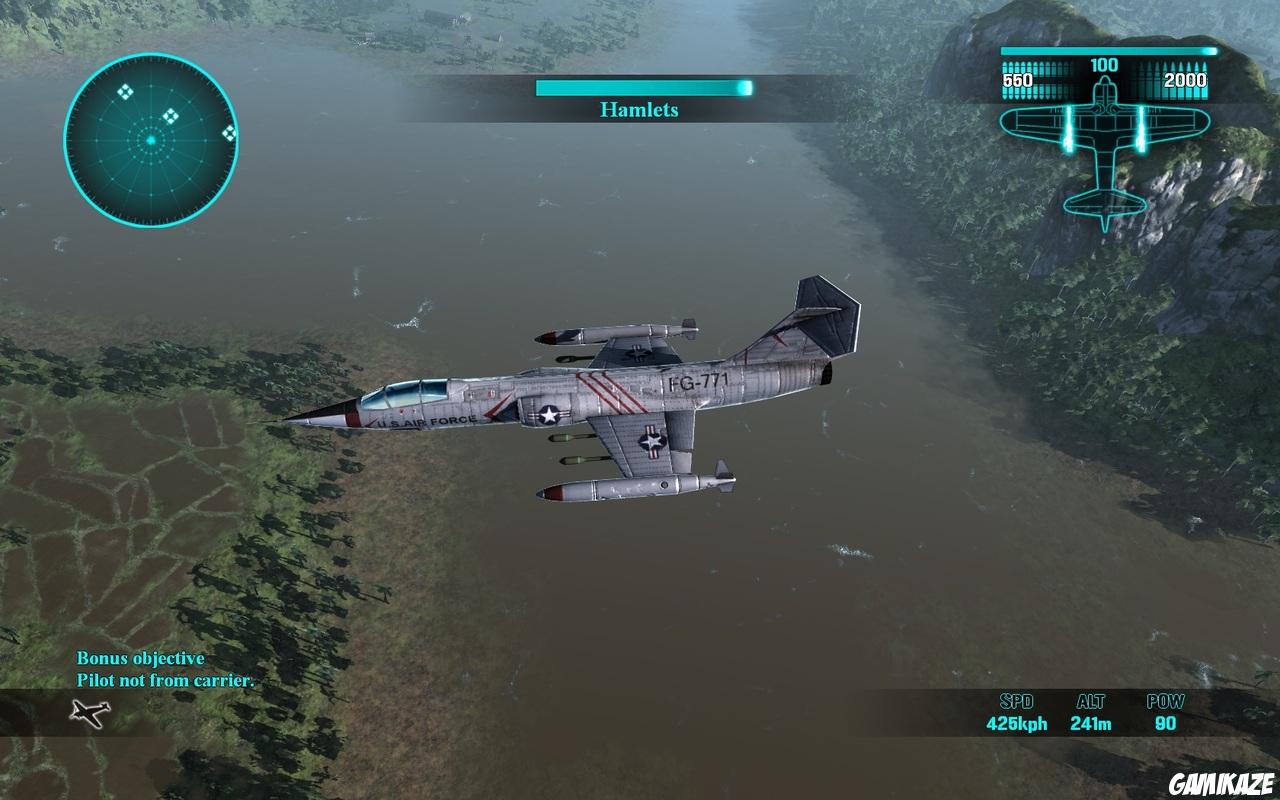Select the Bonus objective entry
The height and width of the screenshot is (800, 1280).
point(140,659)
